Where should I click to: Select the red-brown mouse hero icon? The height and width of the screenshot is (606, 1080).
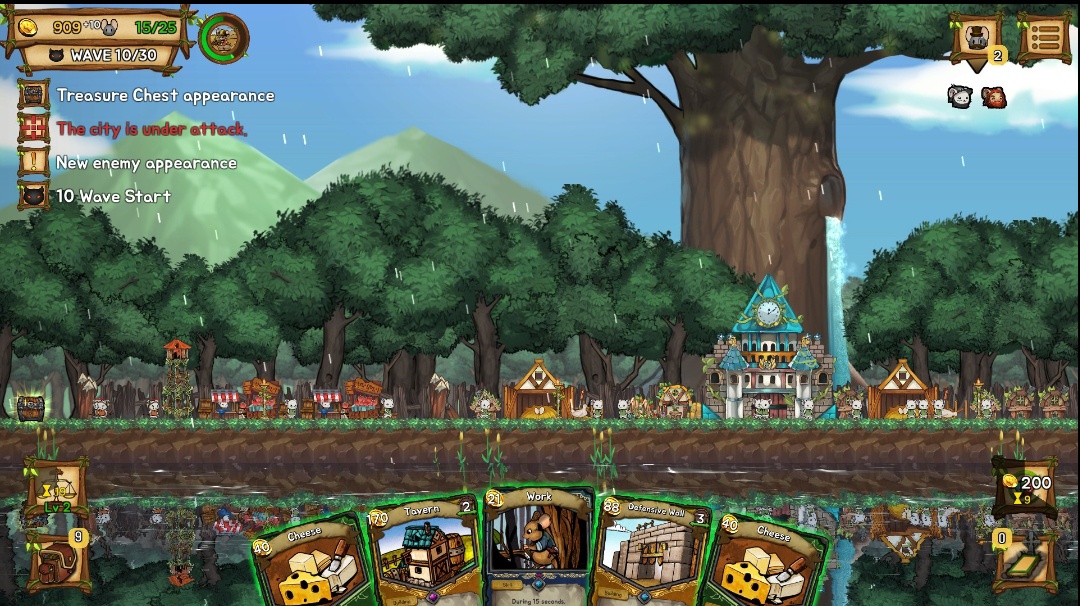pos(993,97)
